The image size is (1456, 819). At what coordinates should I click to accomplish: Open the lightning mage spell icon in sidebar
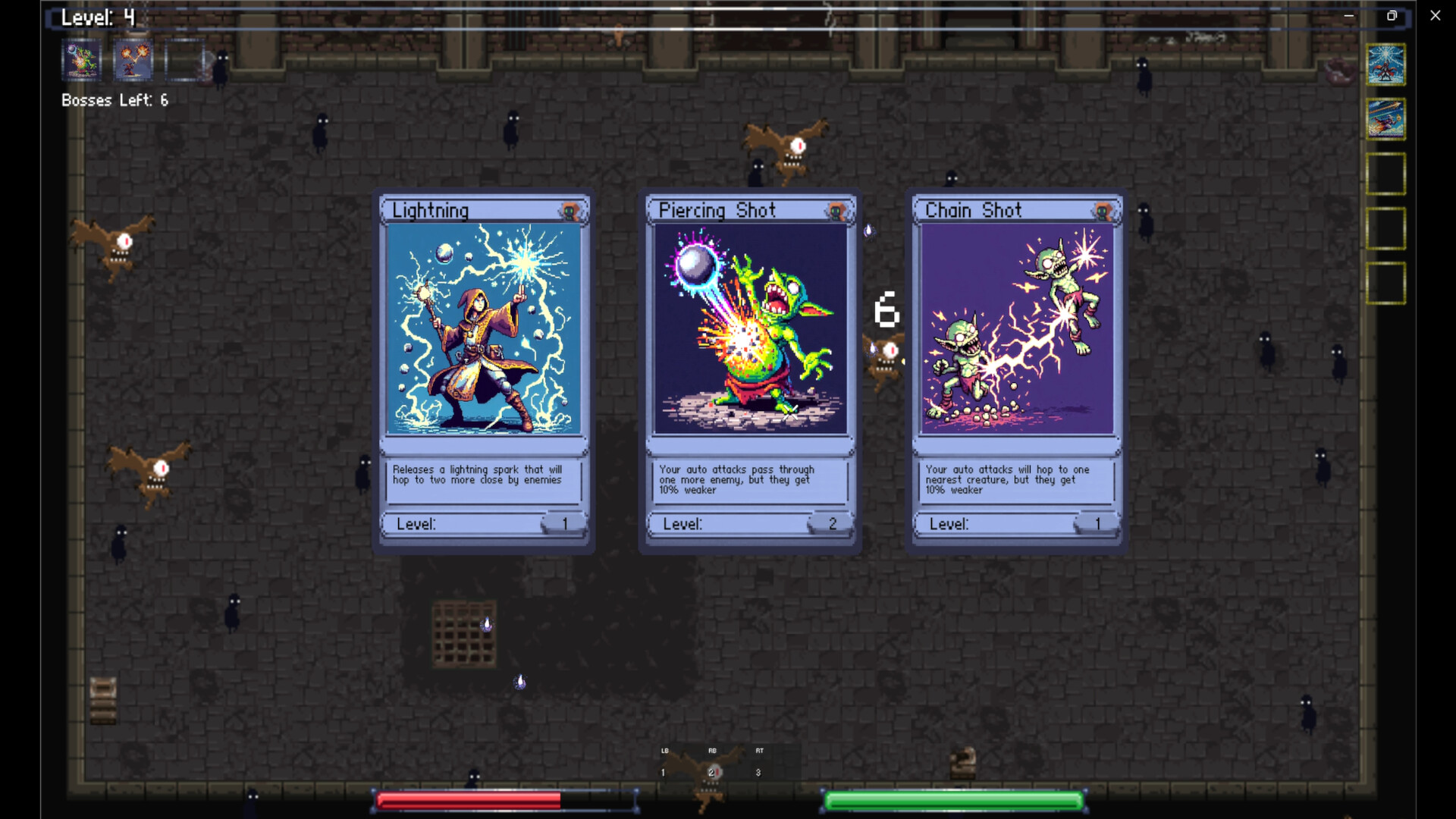tap(1388, 64)
